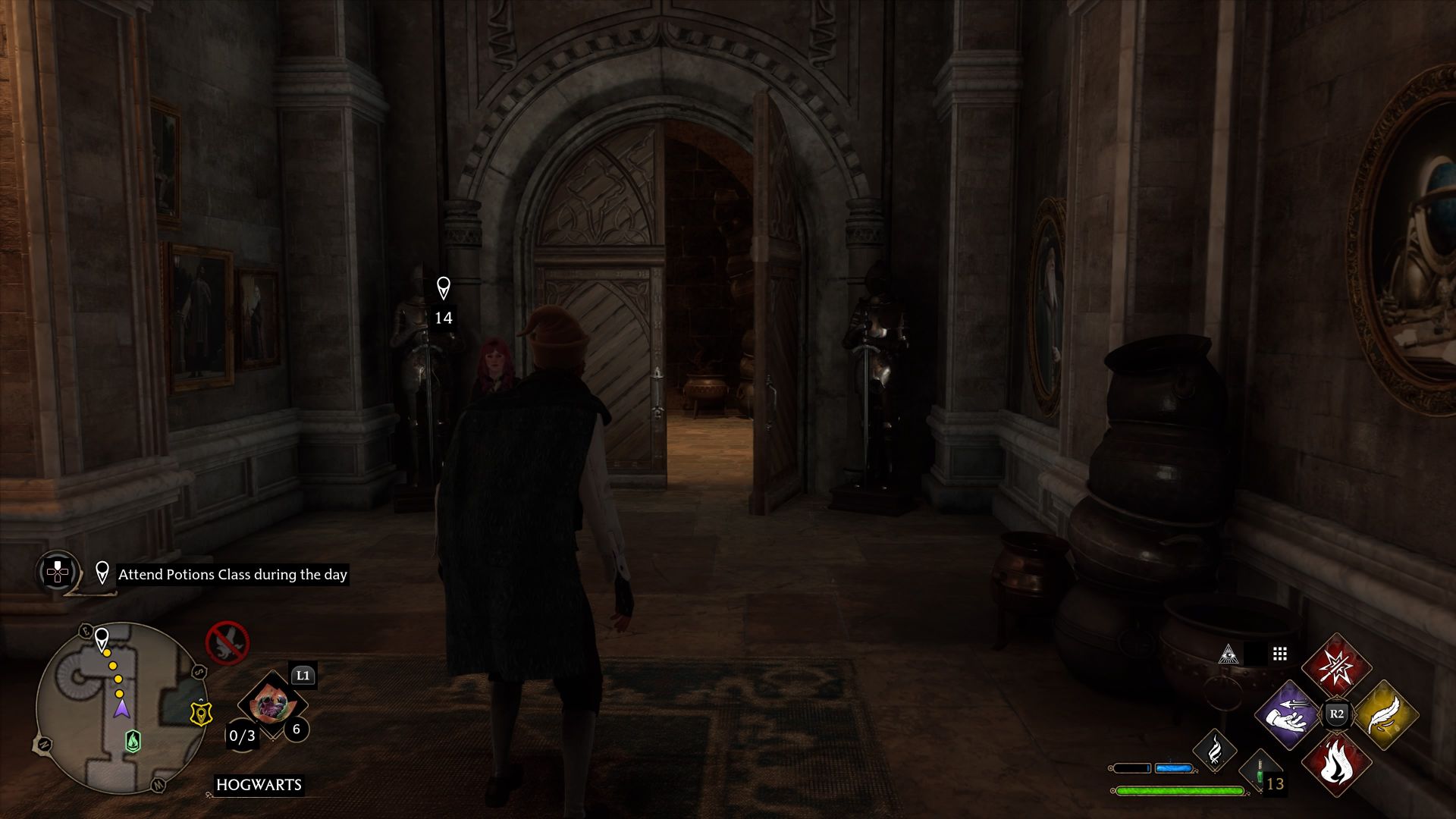Select the yellow shield quest marker on minimap

200,713
